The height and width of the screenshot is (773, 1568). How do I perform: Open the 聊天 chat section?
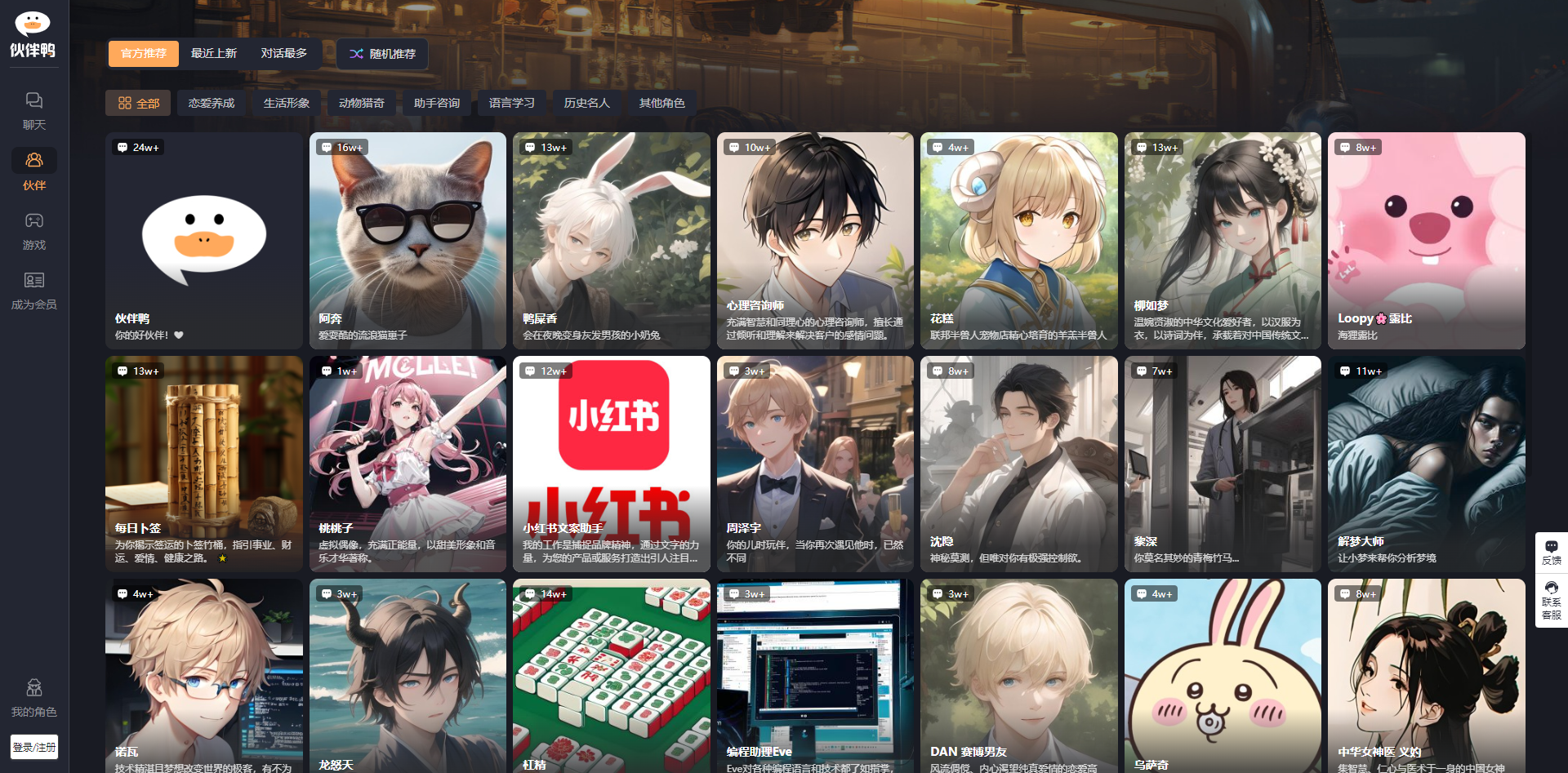pos(33,110)
